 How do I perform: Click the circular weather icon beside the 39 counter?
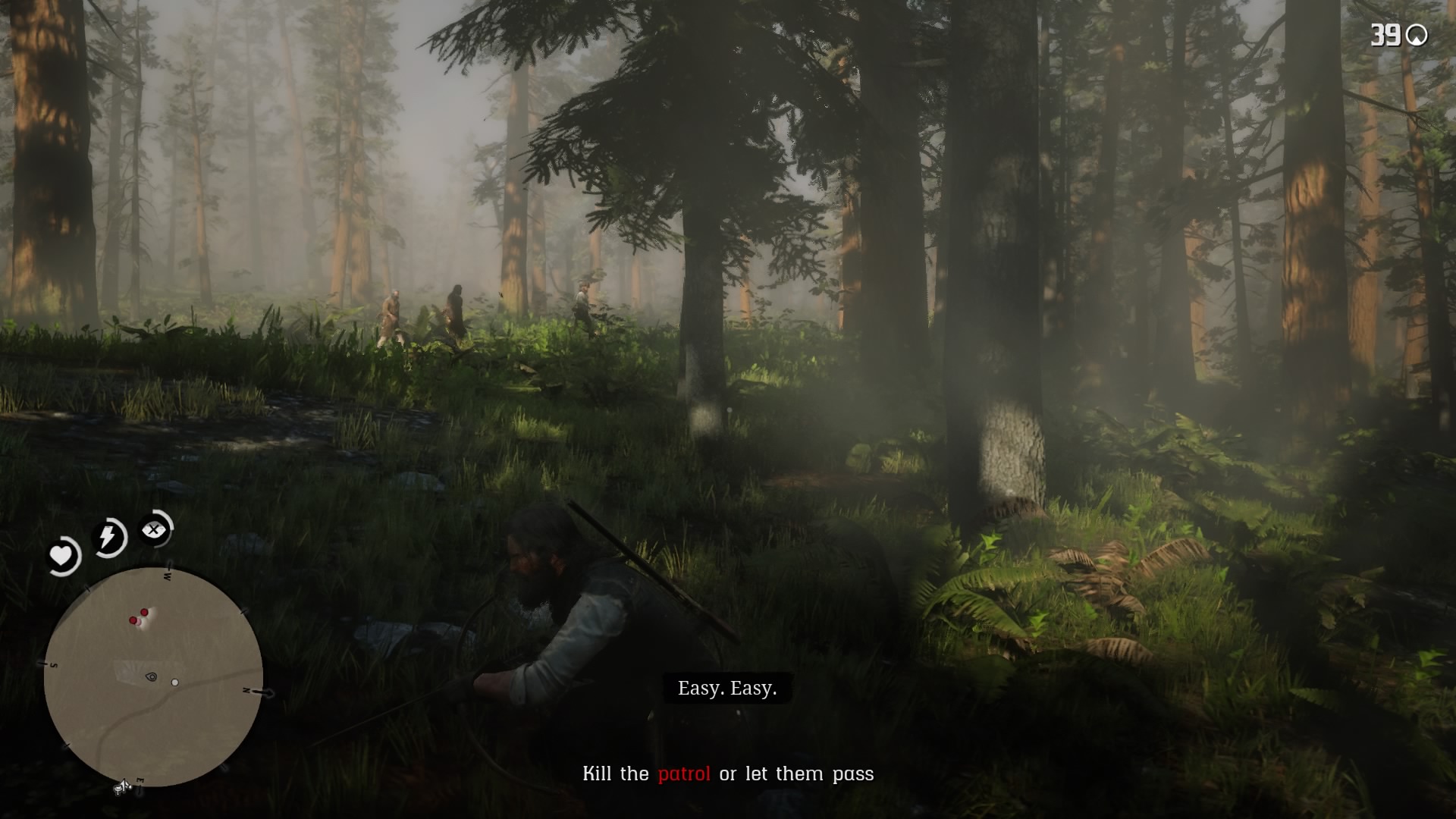coord(1417,34)
